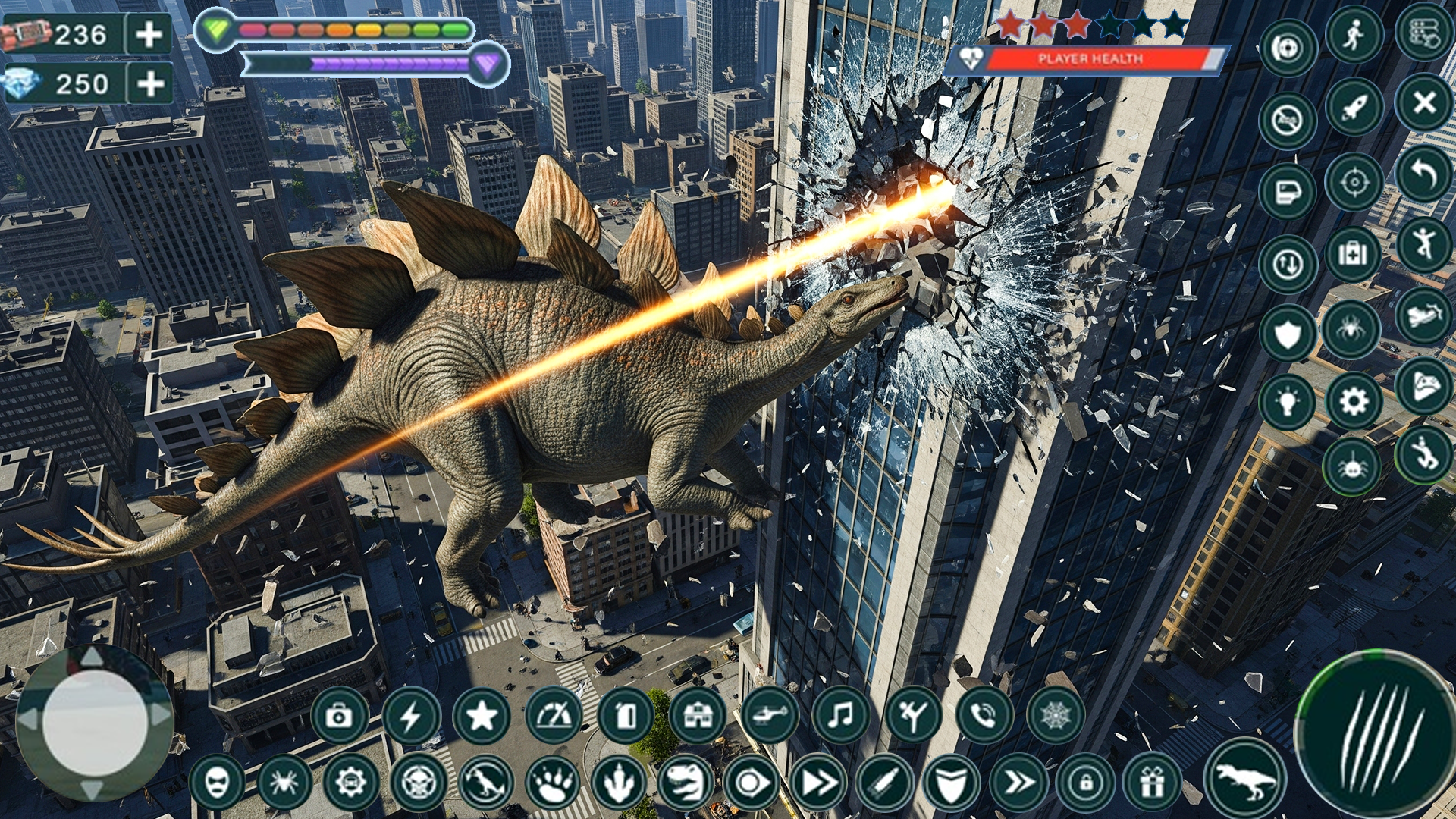The width and height of the screenshot is (1456, 819).
Task: Tap the music note button
Action: click(x=840, y=714)
